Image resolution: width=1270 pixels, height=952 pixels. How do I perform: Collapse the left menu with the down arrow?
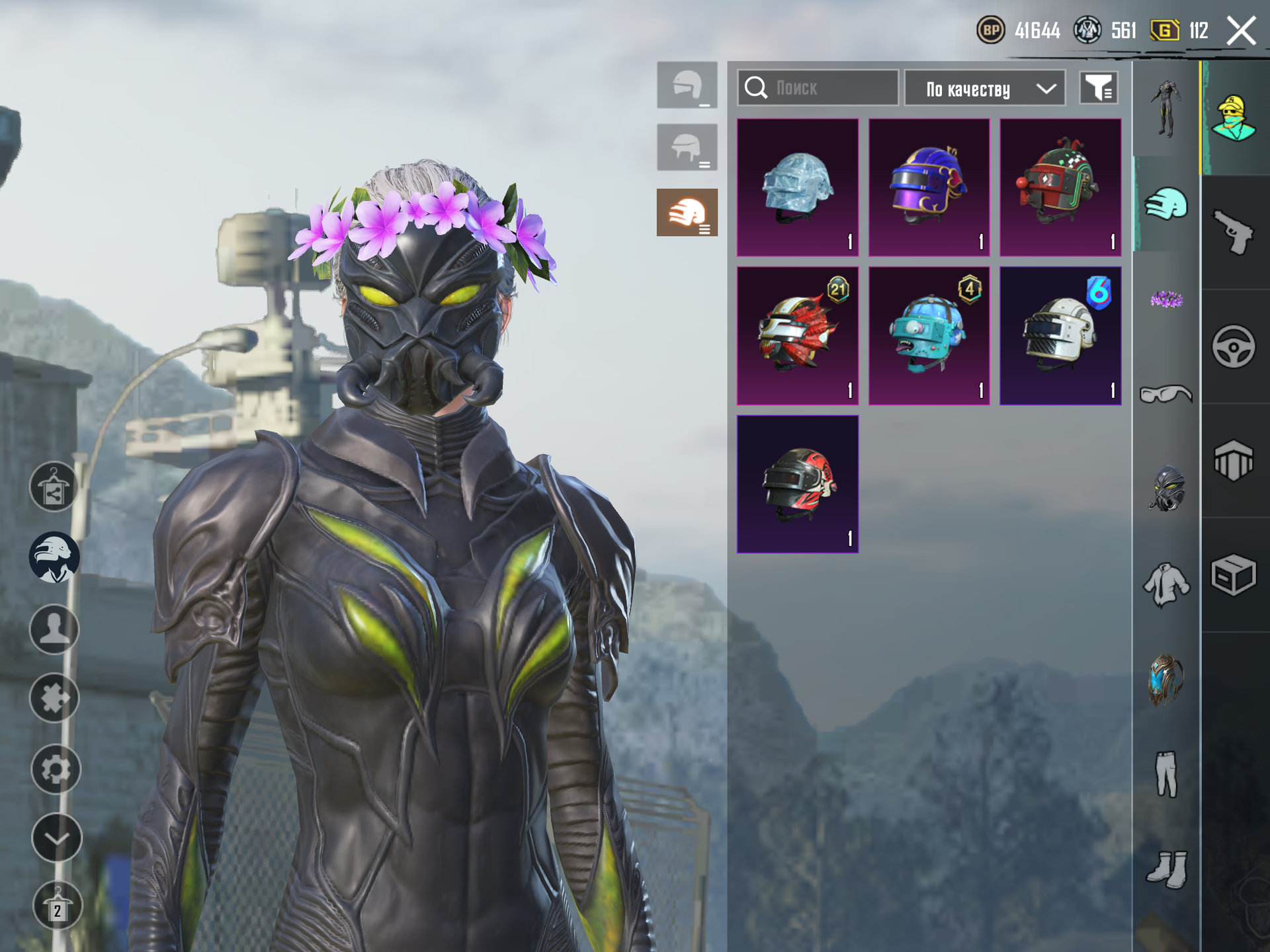tap(56, 838)
